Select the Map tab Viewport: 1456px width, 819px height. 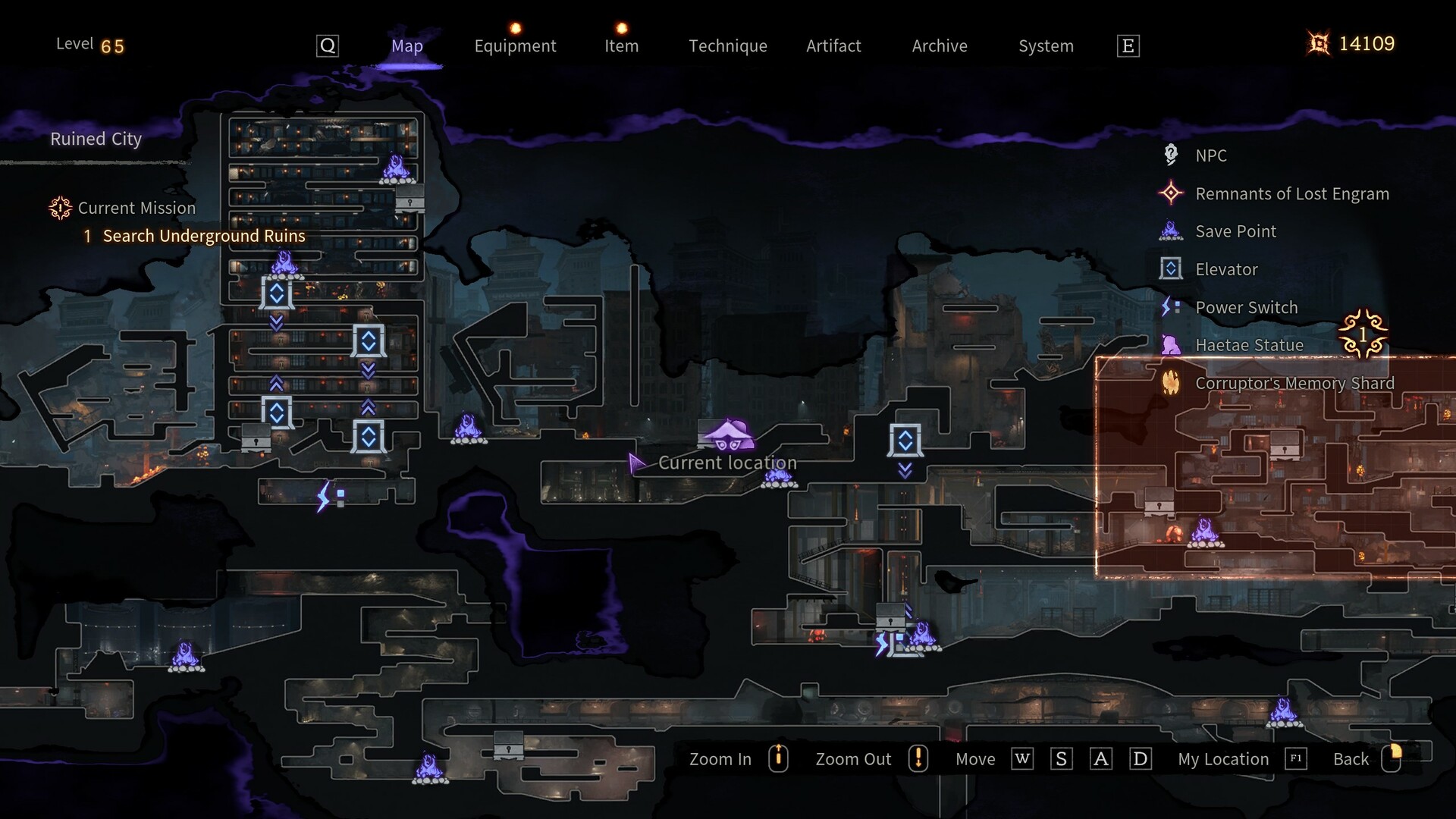pyautogui.click(x=407, y=45)
